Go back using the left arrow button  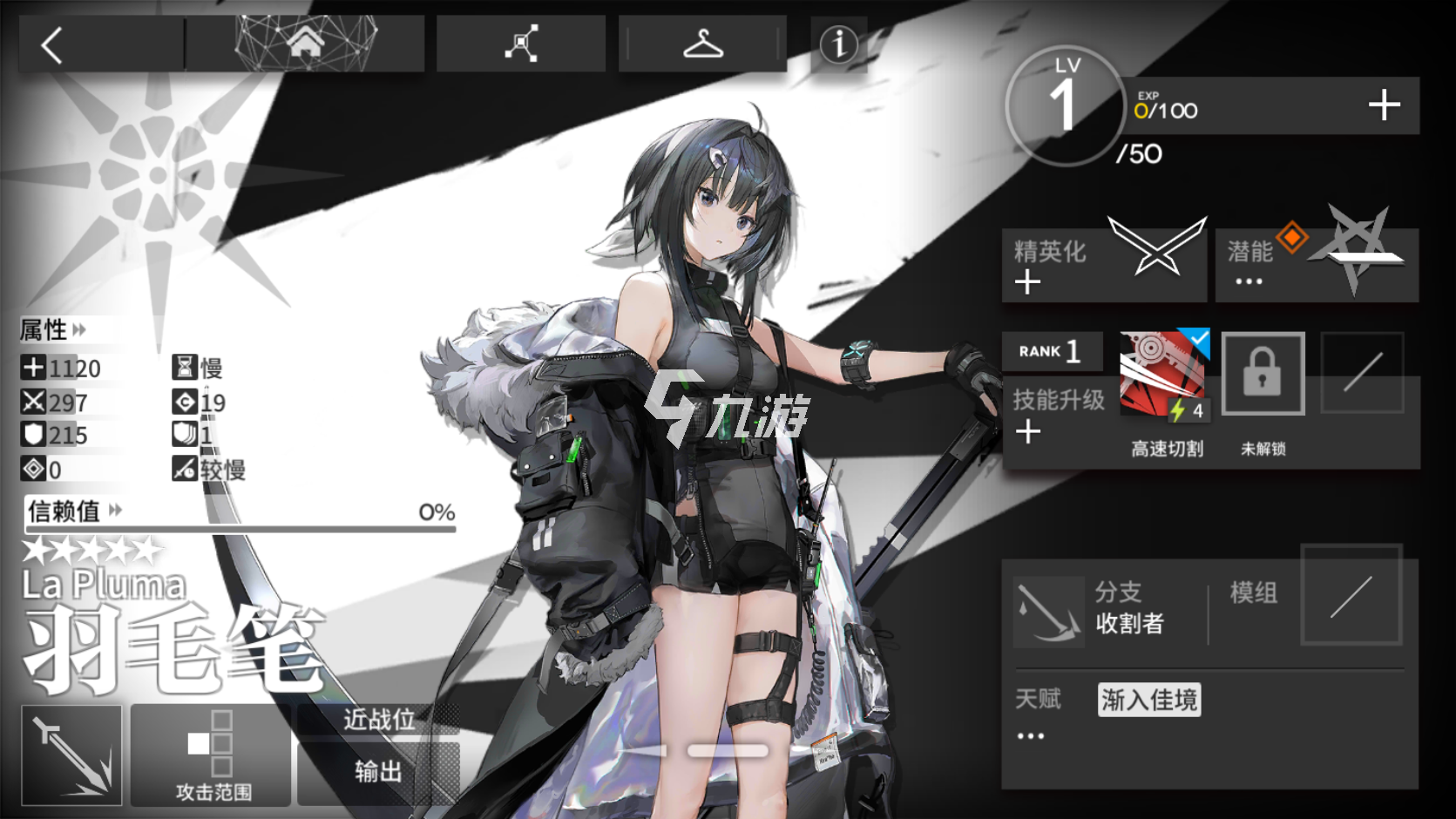click(x=52, y=45)
